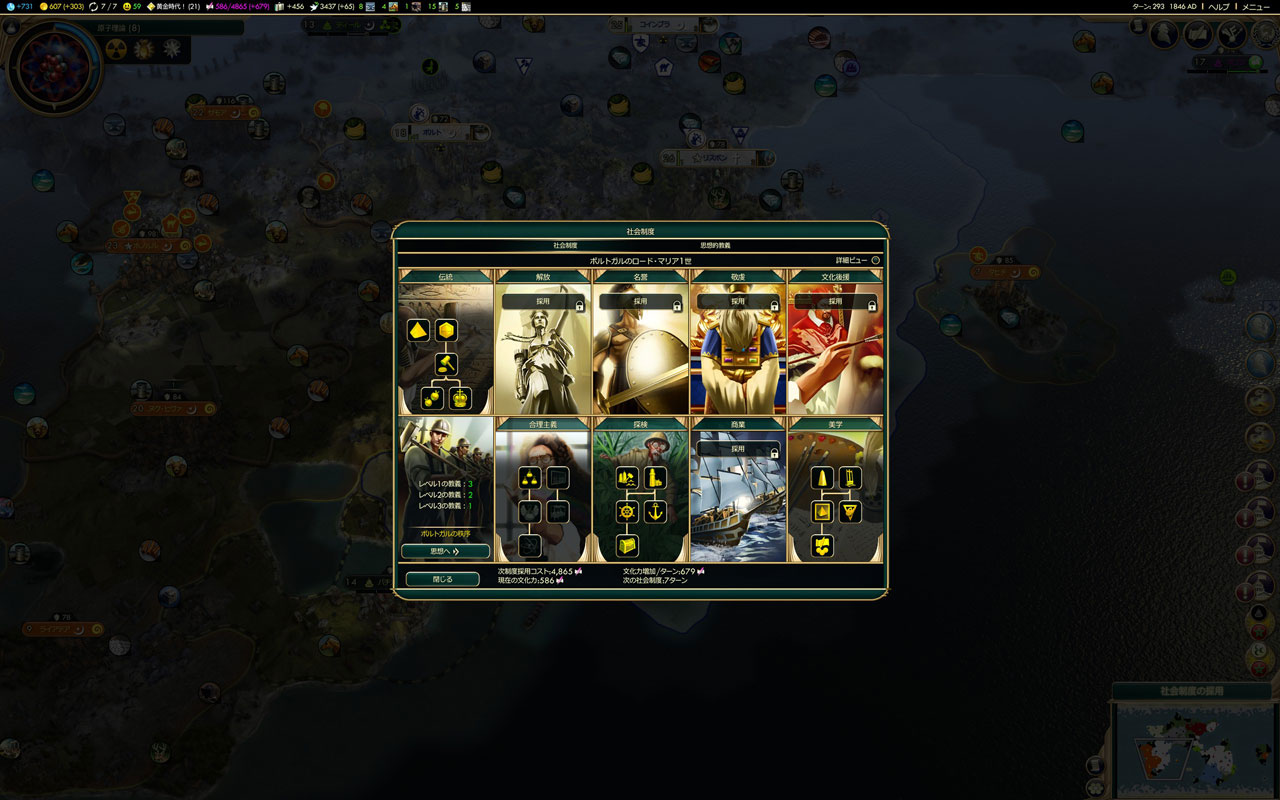Choose the ship's wheel policy in 探検 tree

(x=627, y=512)
